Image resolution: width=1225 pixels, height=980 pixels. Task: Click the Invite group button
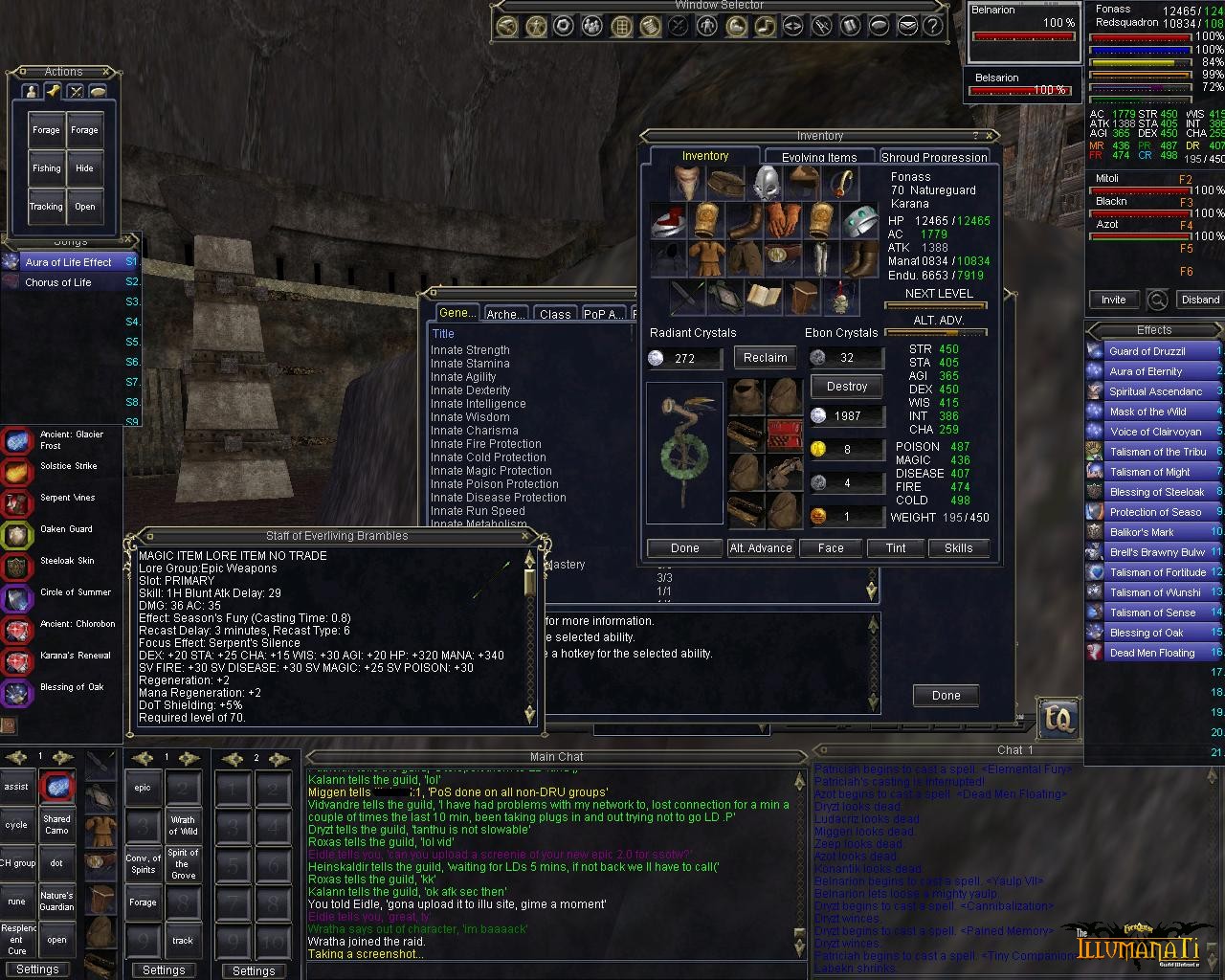pyautogui.click(x=1113, y=300)
